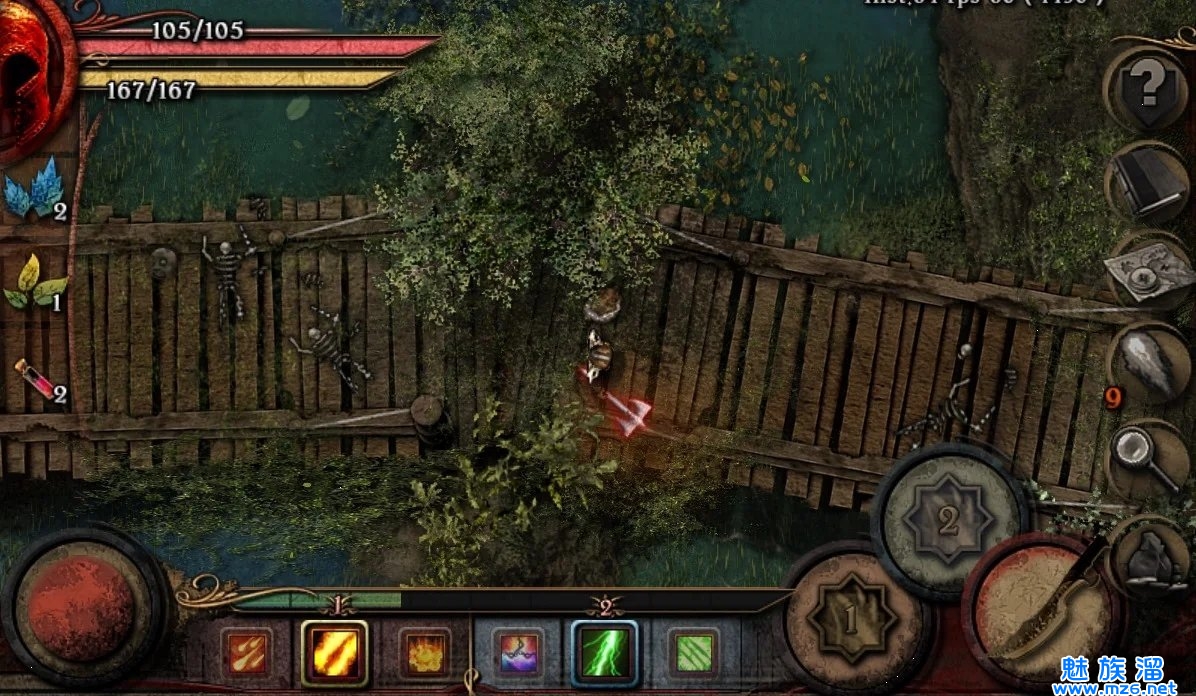1196x696 pixels.
Task: Select the triple fire arrows skill
Action: point(245,653)
